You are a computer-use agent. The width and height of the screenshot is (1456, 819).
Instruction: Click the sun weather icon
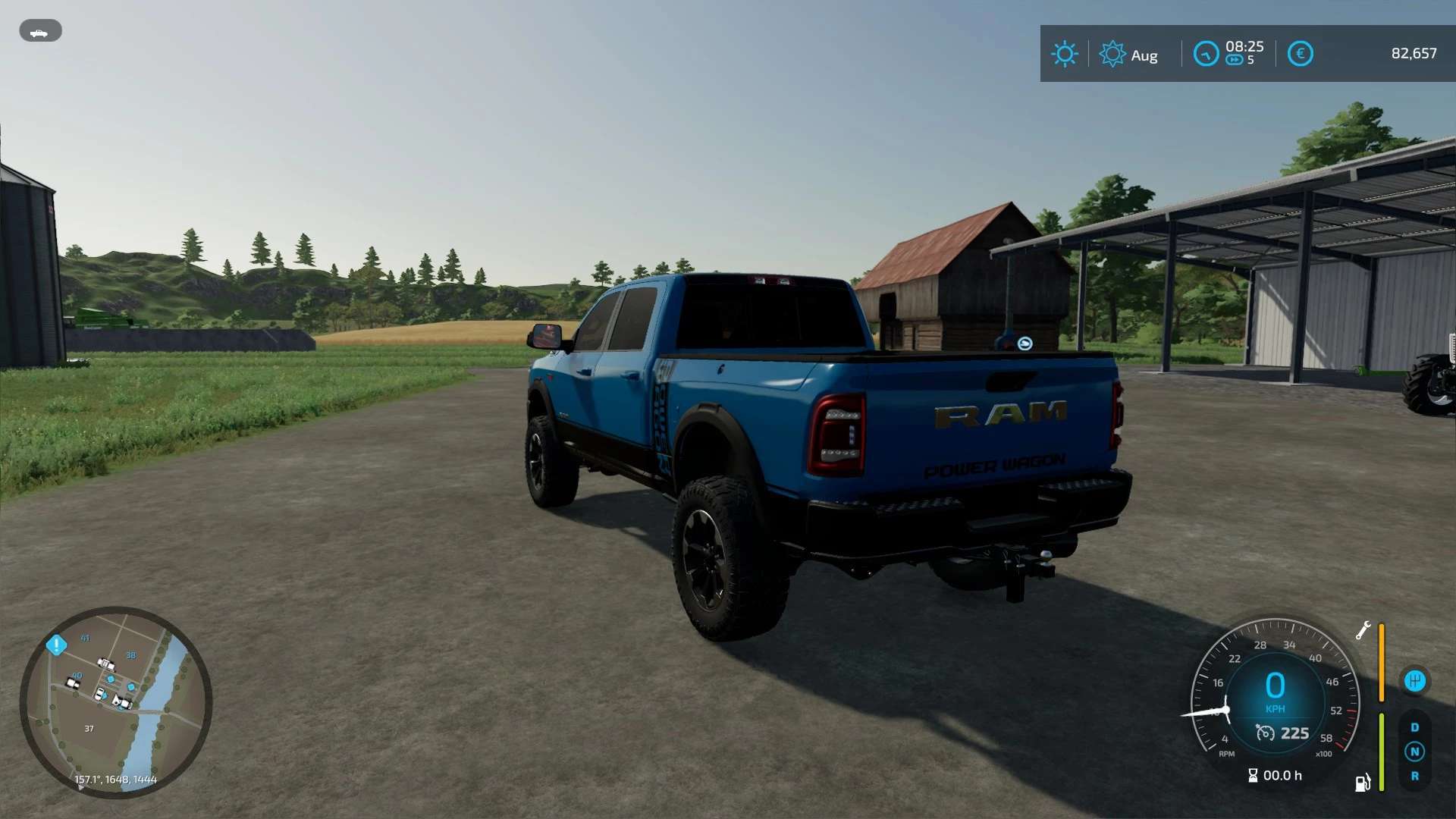[1064, 54]
